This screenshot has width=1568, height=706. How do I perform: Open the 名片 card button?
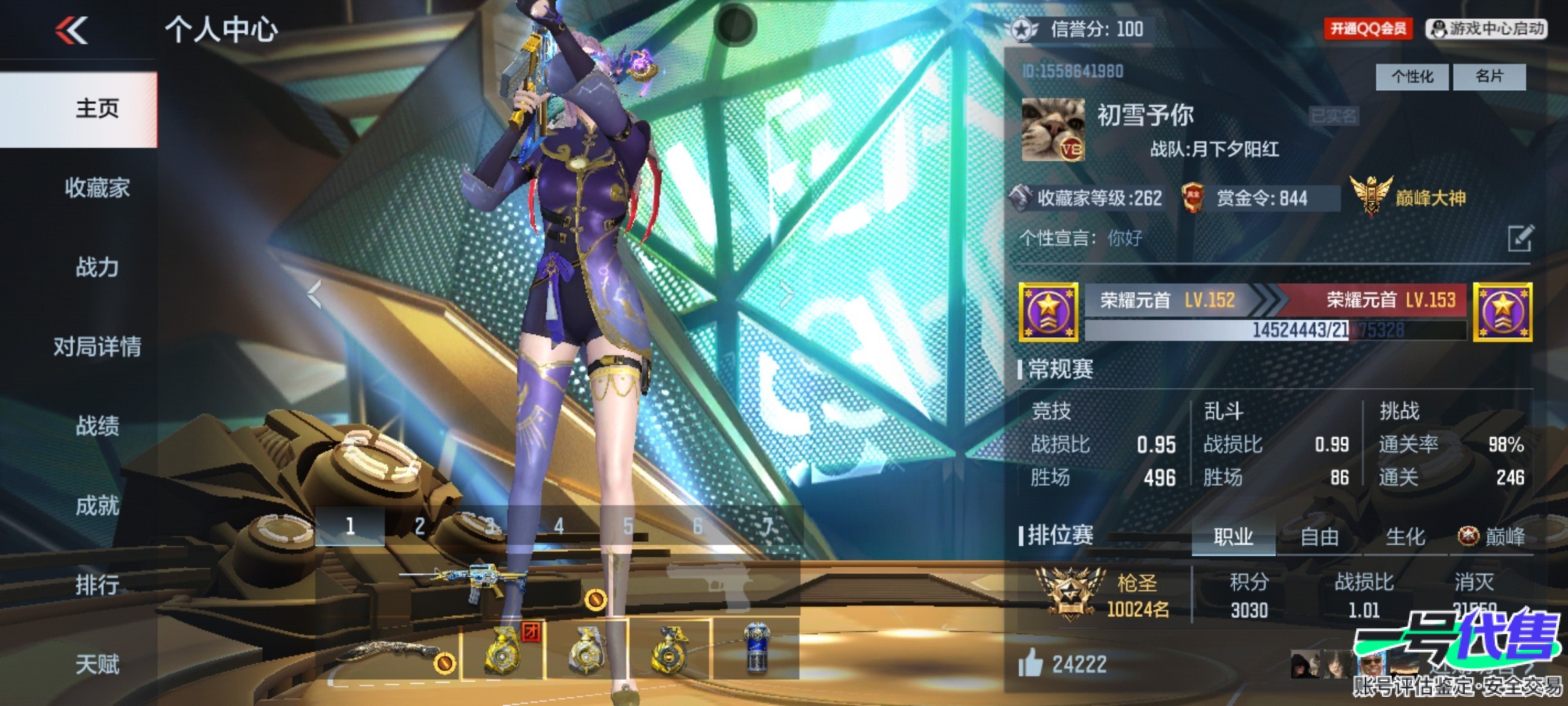click(x=1490, y=77)
